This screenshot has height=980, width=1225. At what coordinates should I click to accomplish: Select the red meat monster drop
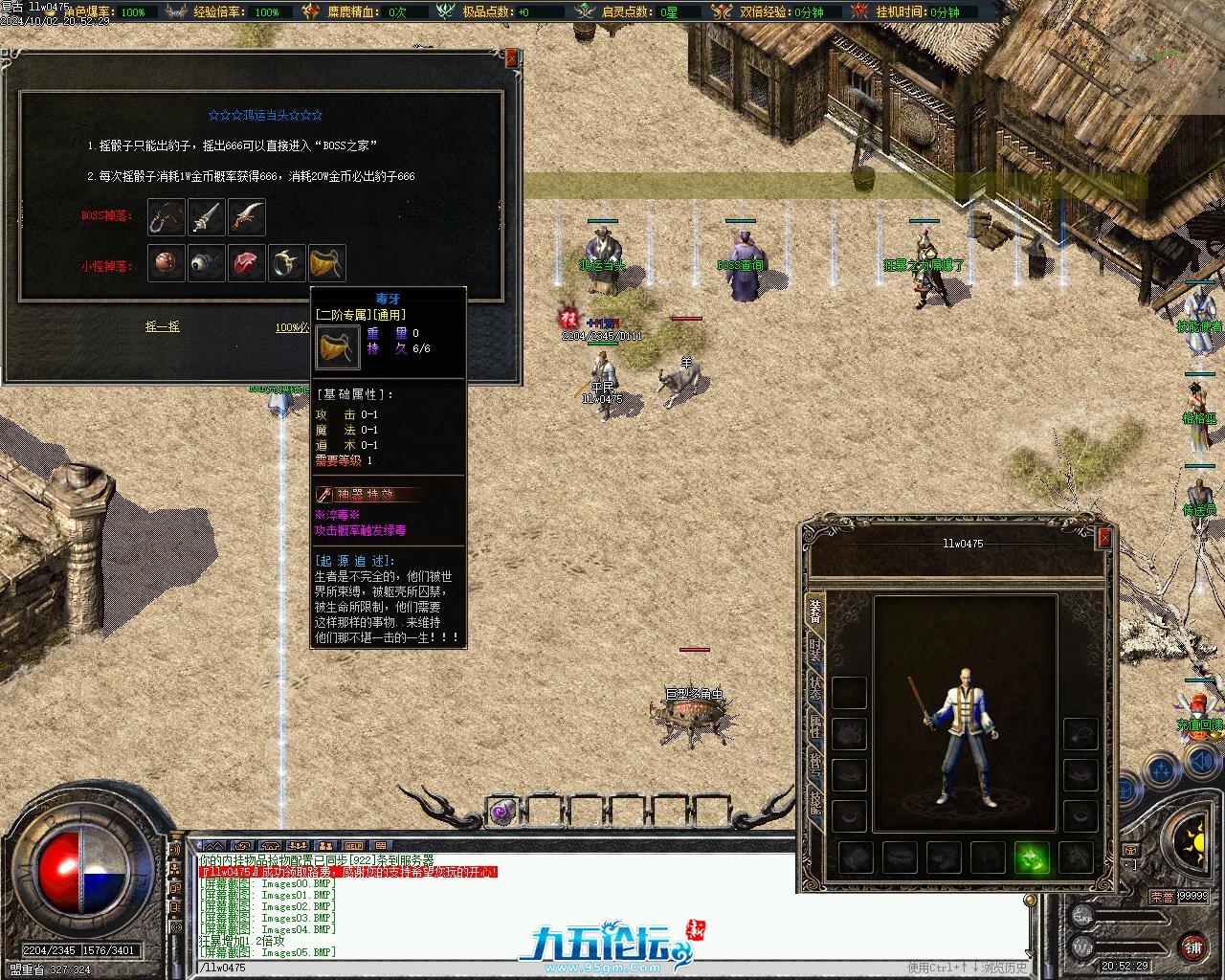click(x=247, y=263)
